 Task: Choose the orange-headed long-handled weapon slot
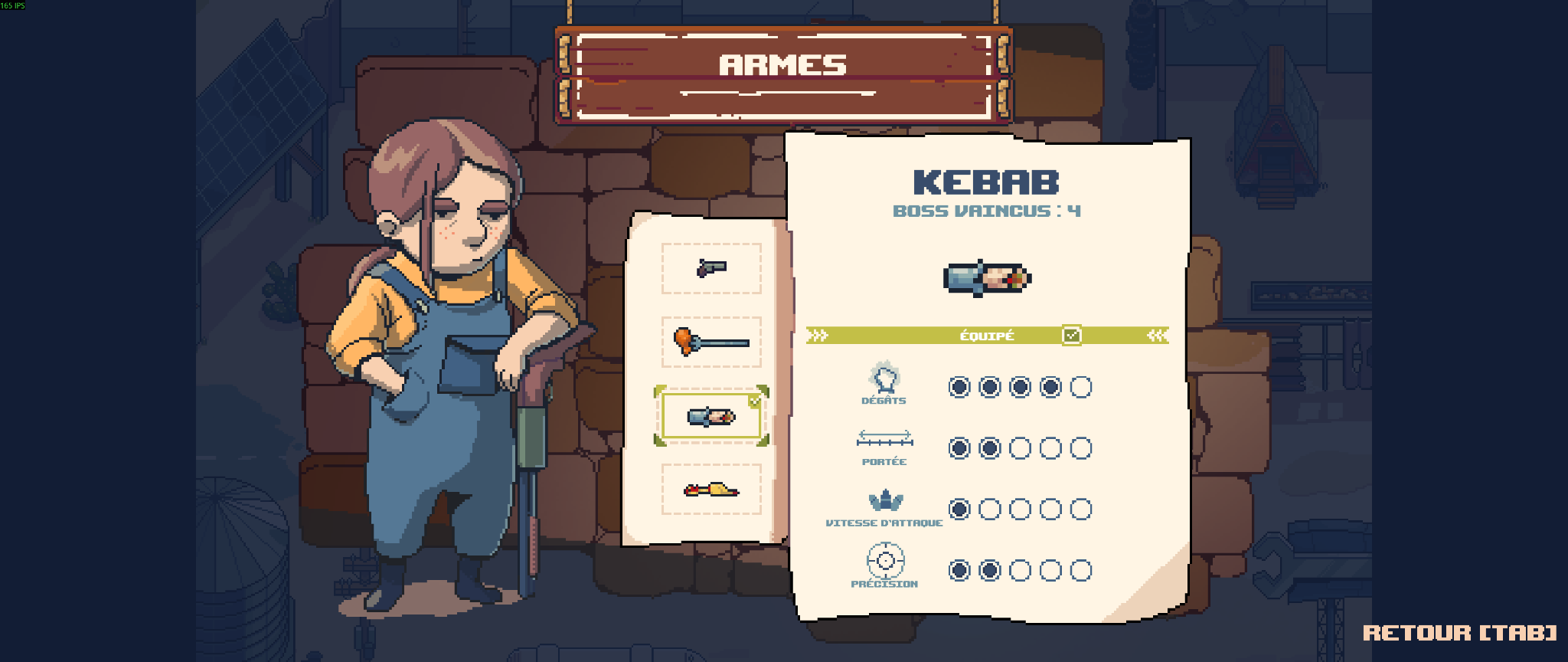(x=711, y=342)
